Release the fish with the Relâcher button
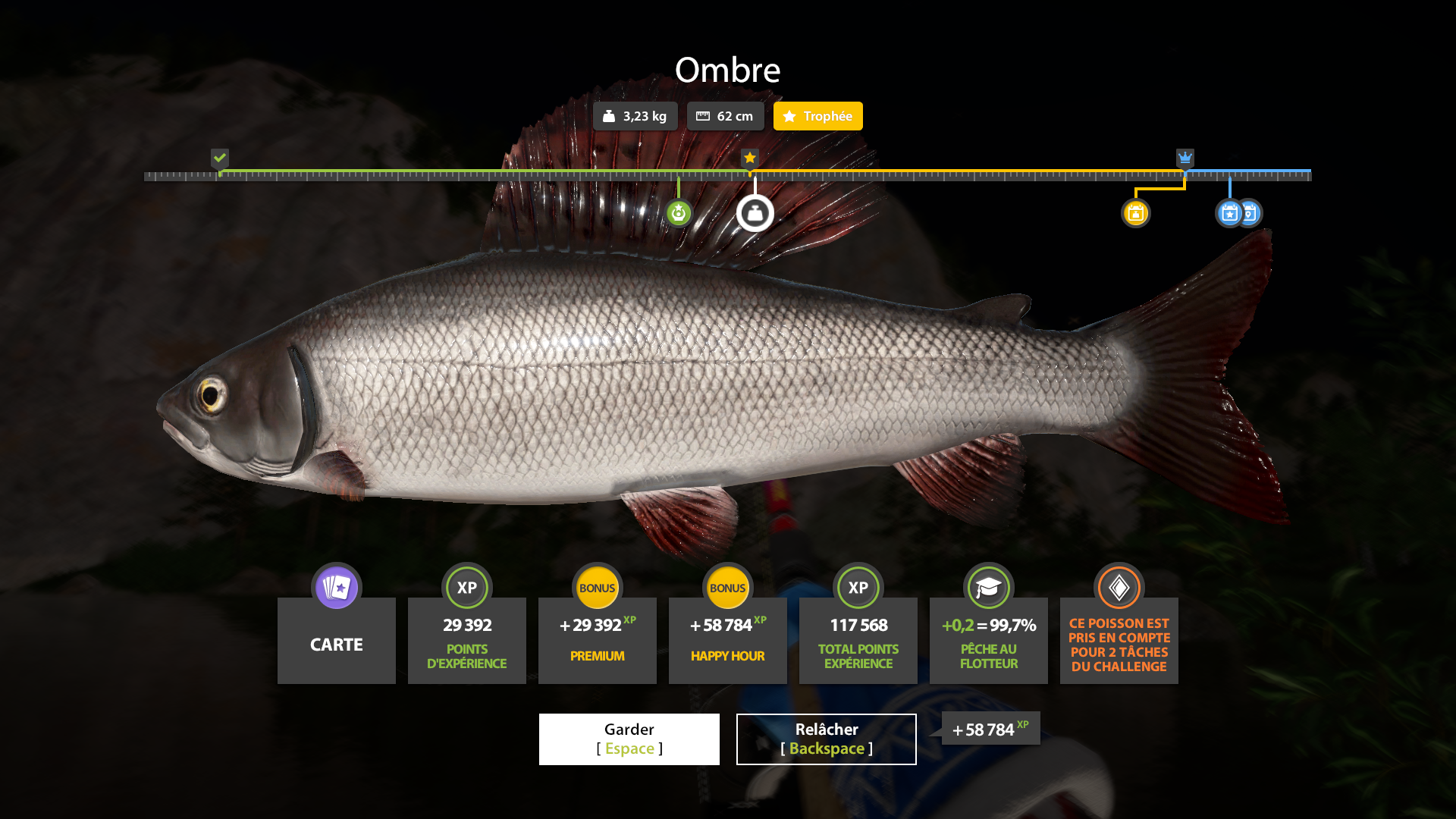This screenshot has width=1456, height=819. point(826,739)
